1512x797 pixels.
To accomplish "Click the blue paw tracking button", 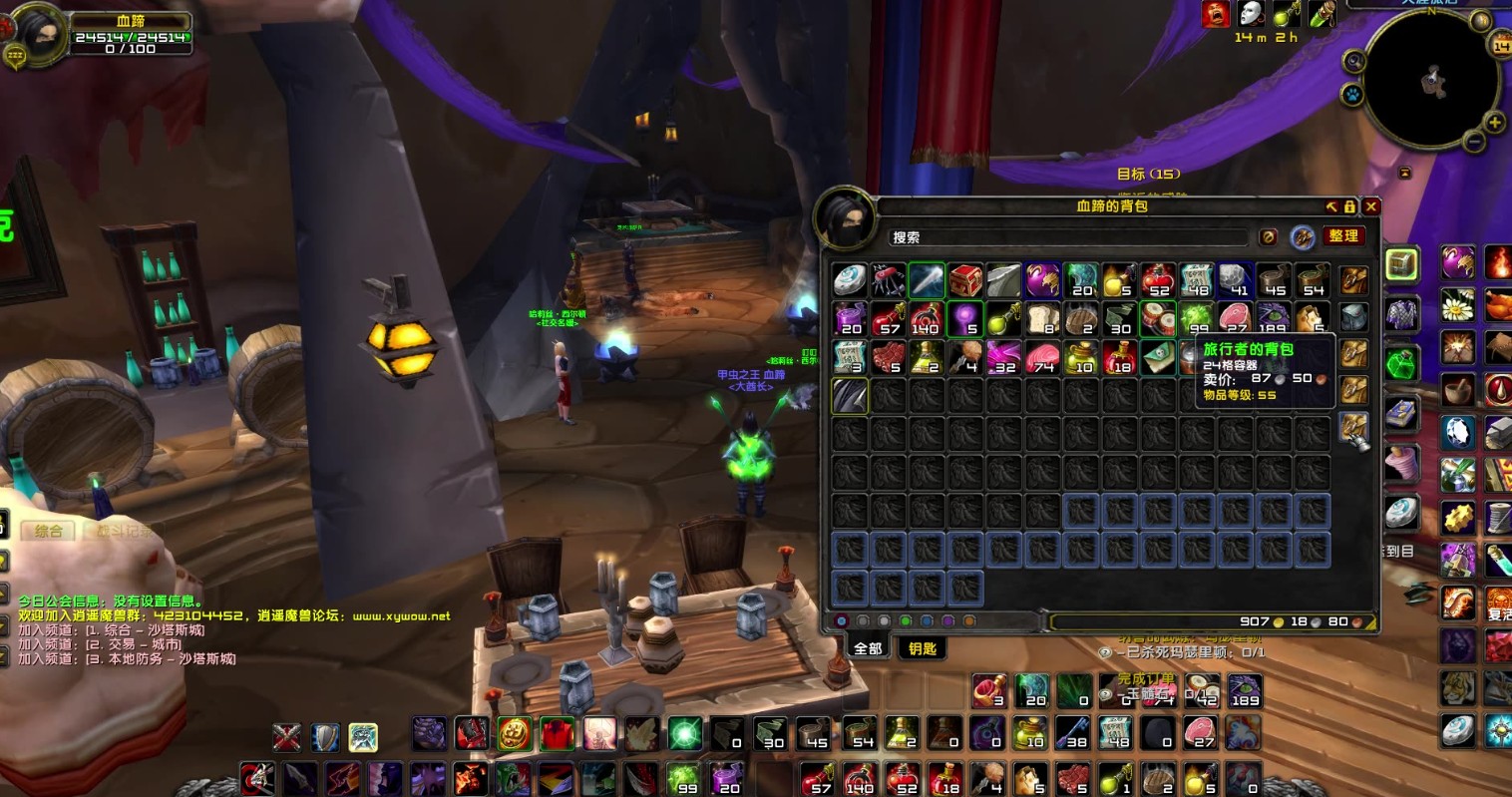I will 1353,96.
